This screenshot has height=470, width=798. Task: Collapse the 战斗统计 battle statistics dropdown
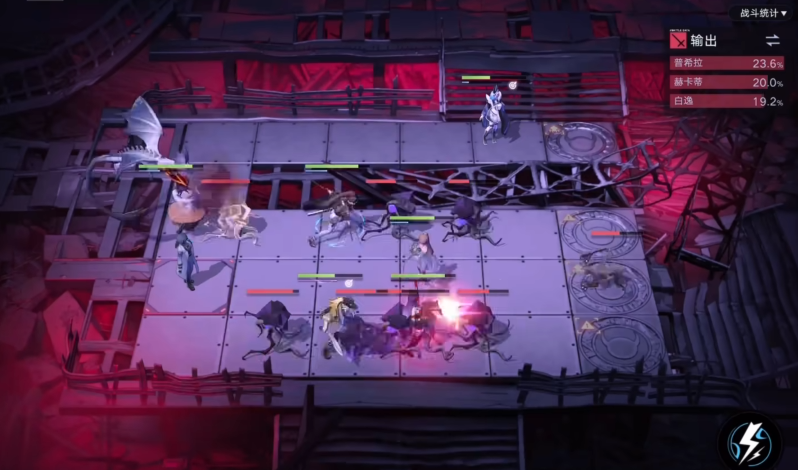[x=761, y=13]
